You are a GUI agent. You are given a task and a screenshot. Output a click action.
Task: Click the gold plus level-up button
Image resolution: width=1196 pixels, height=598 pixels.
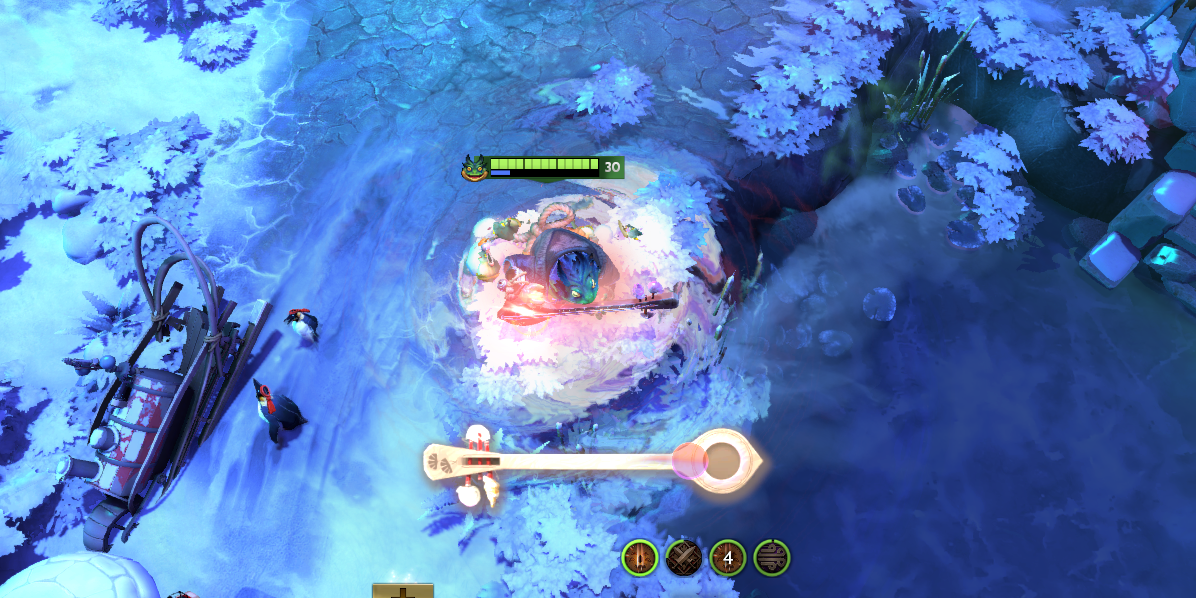(x=403, y=591)
